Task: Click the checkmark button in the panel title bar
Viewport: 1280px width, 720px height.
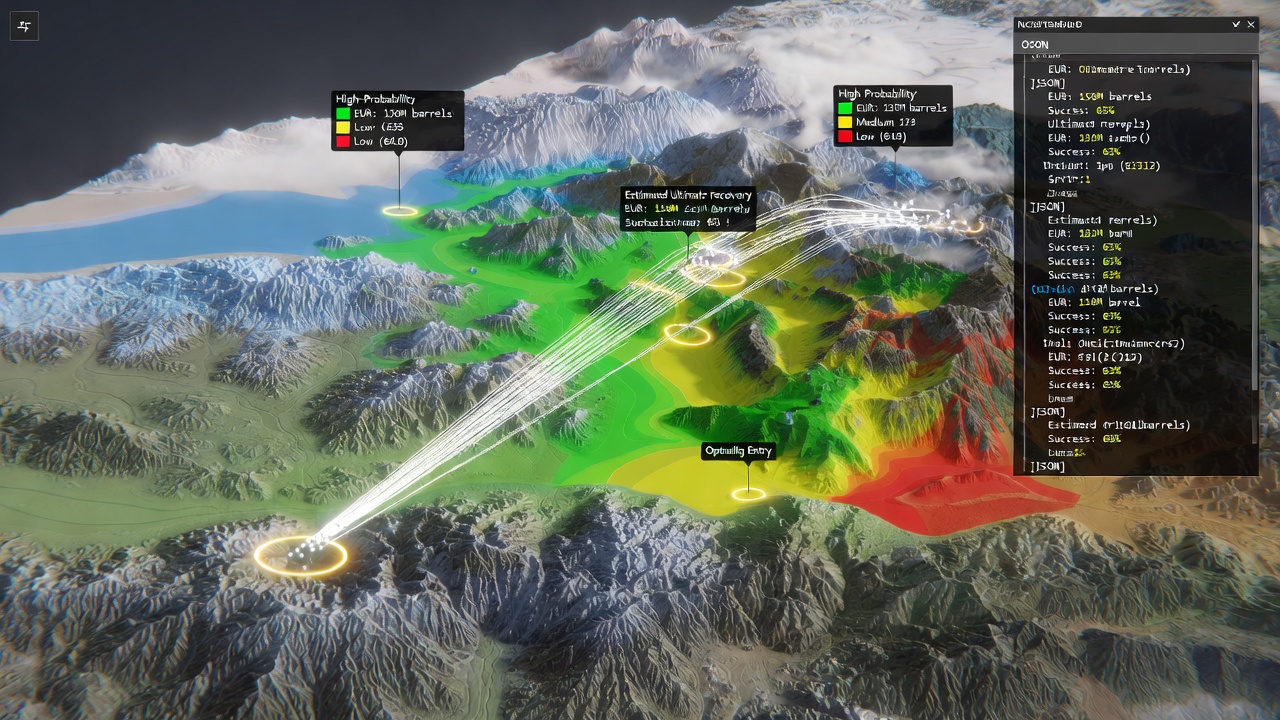Action: [1236, 24]
